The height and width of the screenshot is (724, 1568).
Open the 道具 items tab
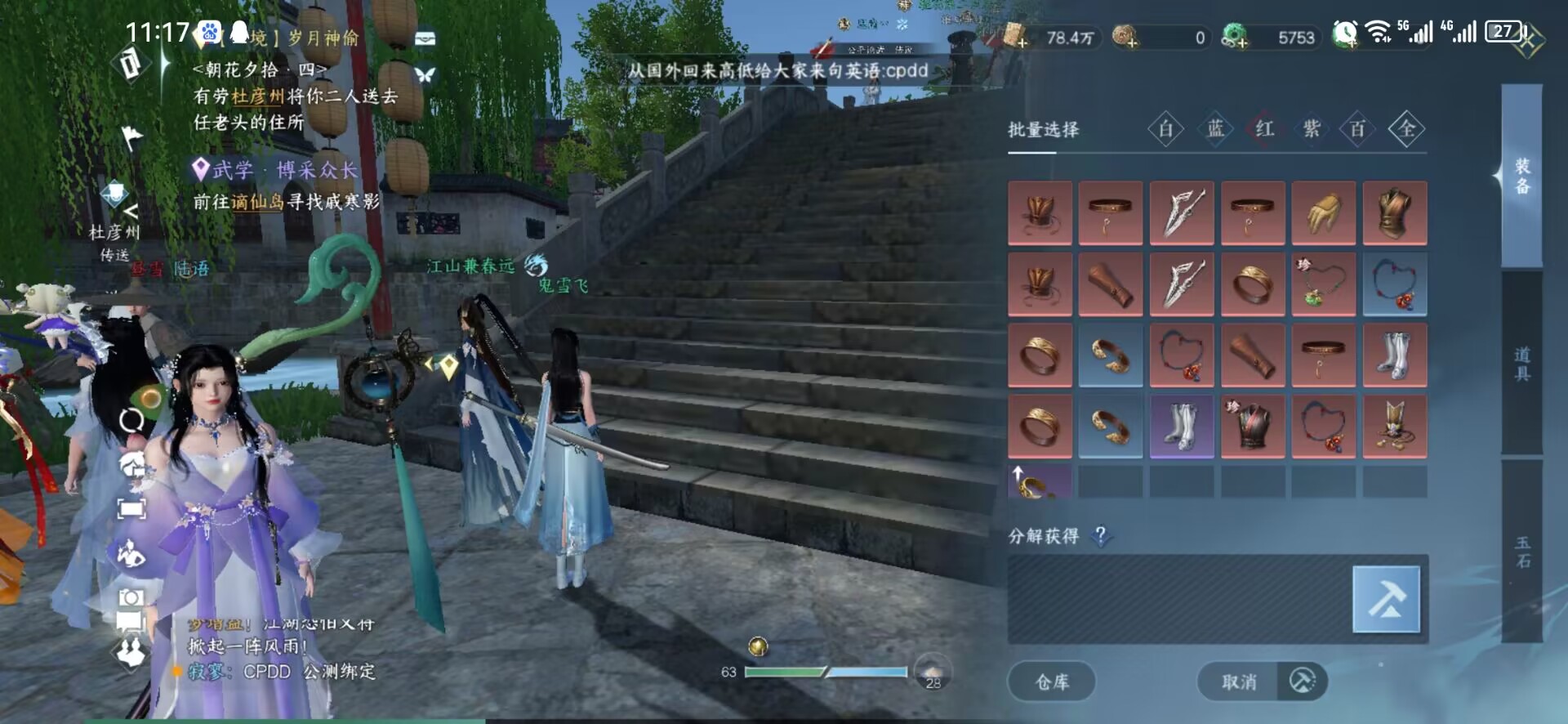point(1522,364)
